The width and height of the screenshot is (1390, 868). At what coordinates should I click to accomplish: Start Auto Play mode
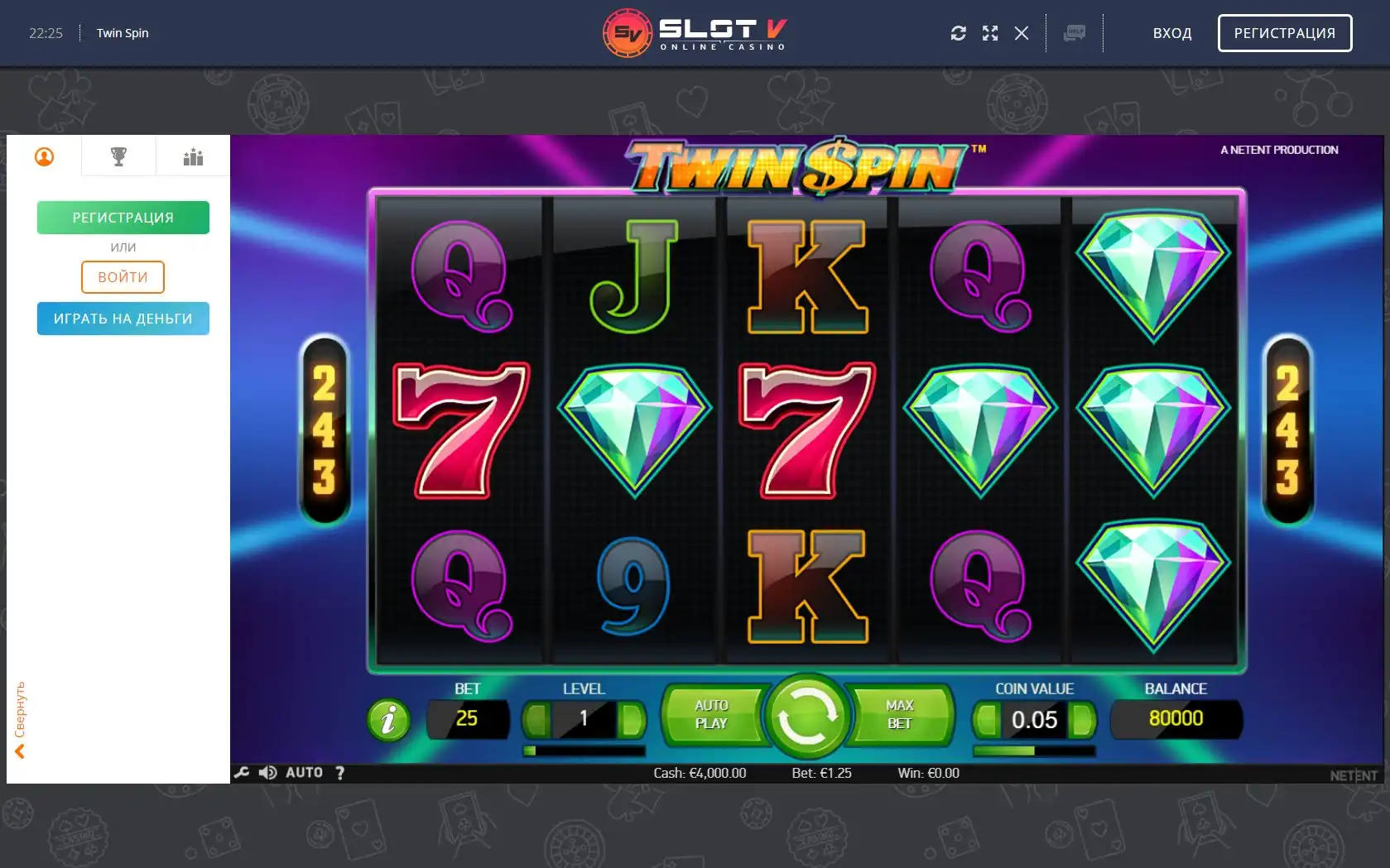pyautogui.click(x=711, y=715)
